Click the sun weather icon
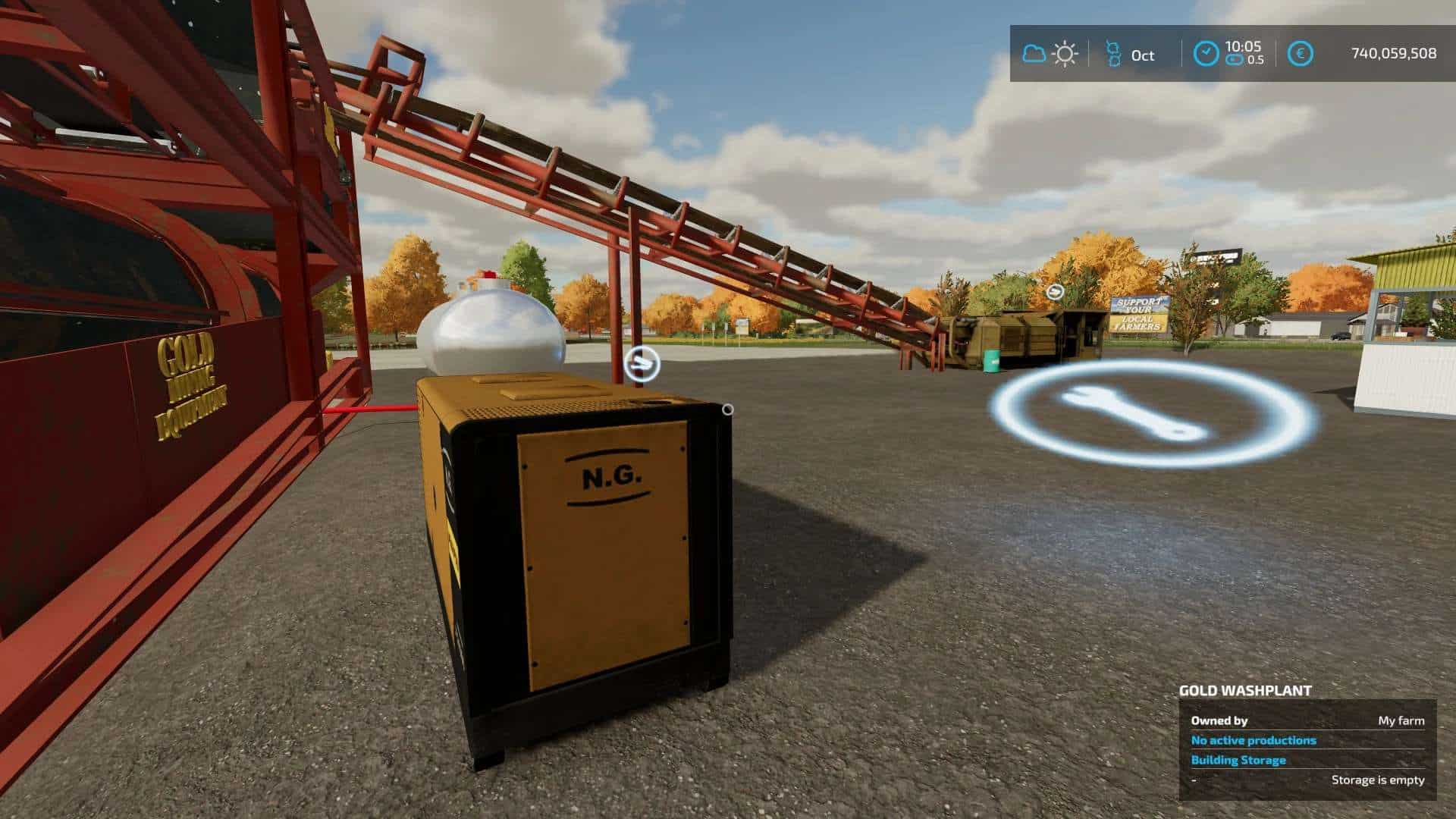The height and width of the screenshot is (819, 1456). pyautogui.click(x=1065, y=54)
